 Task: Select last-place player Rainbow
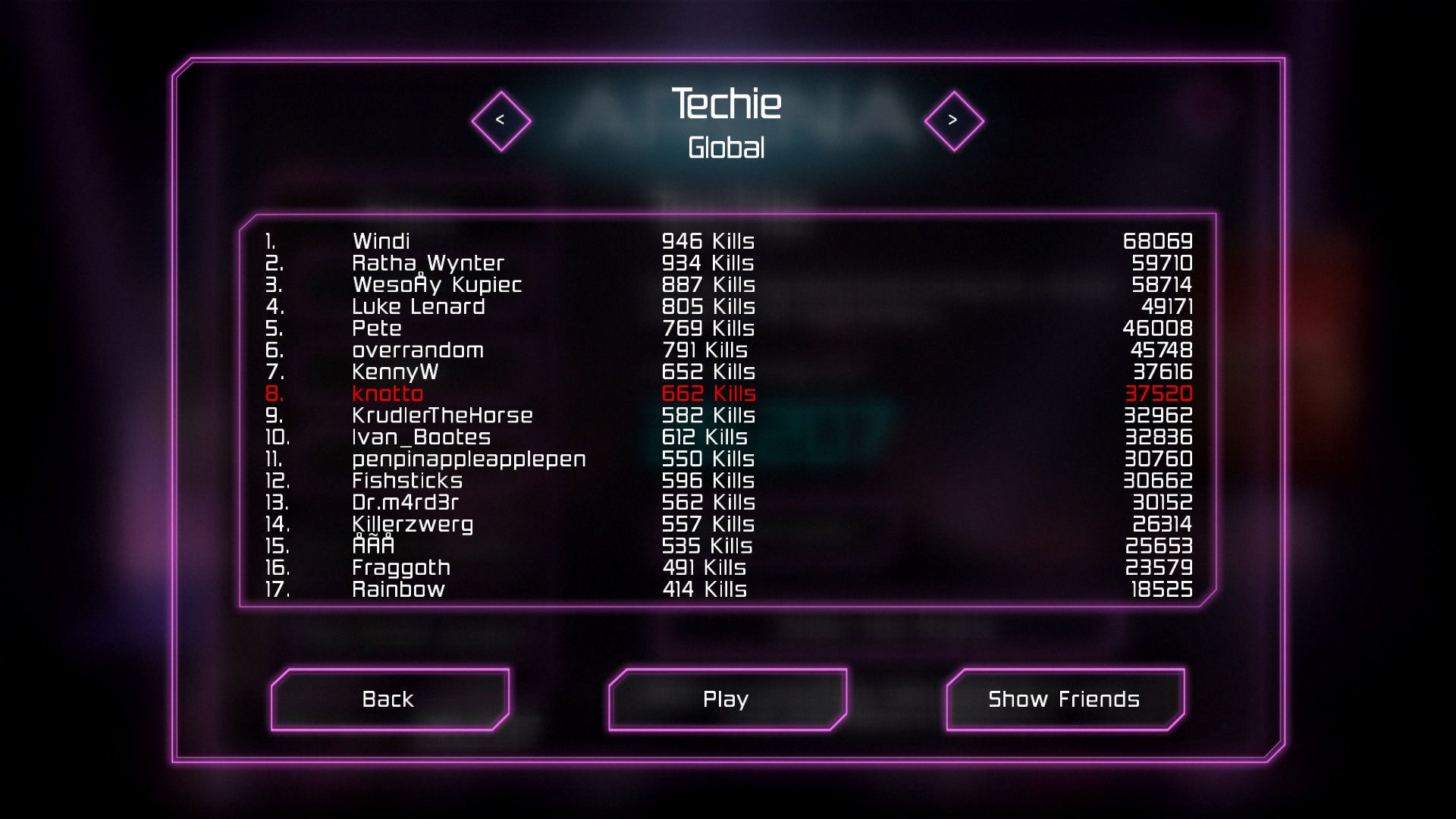[398, 589]
